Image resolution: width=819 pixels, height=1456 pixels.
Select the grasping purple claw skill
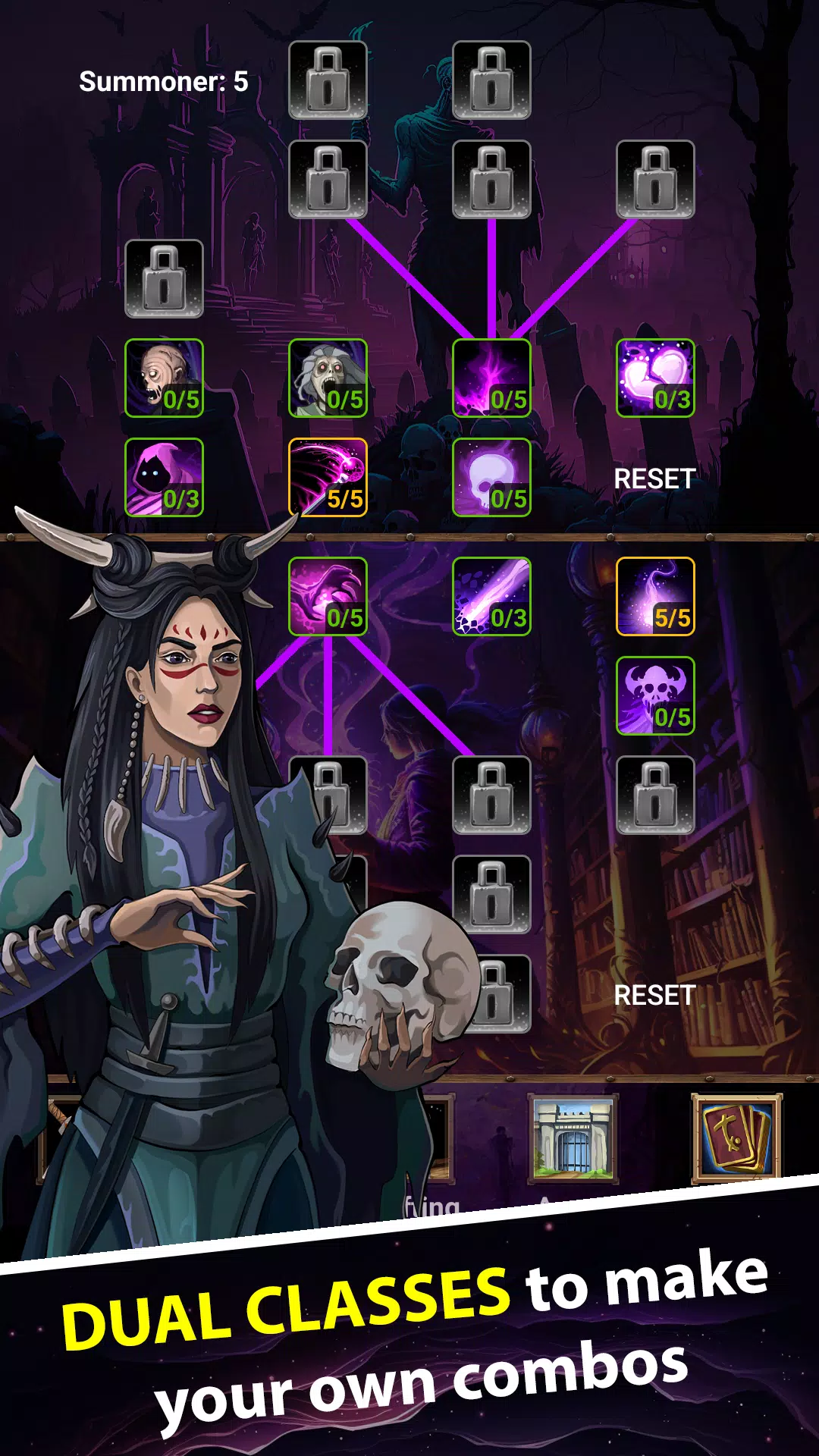point(328,596)
